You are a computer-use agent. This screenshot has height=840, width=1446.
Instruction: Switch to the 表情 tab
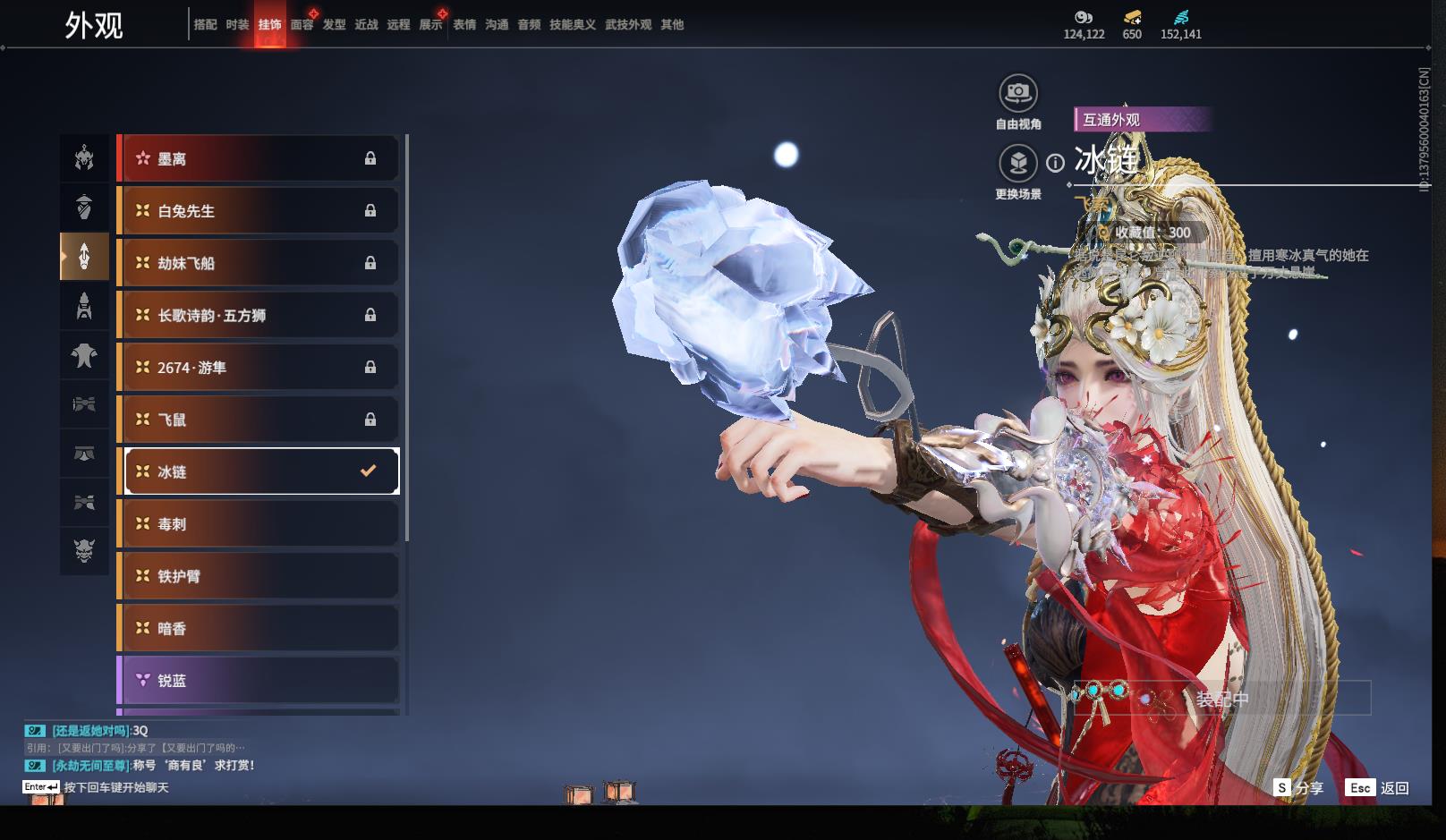464,25
